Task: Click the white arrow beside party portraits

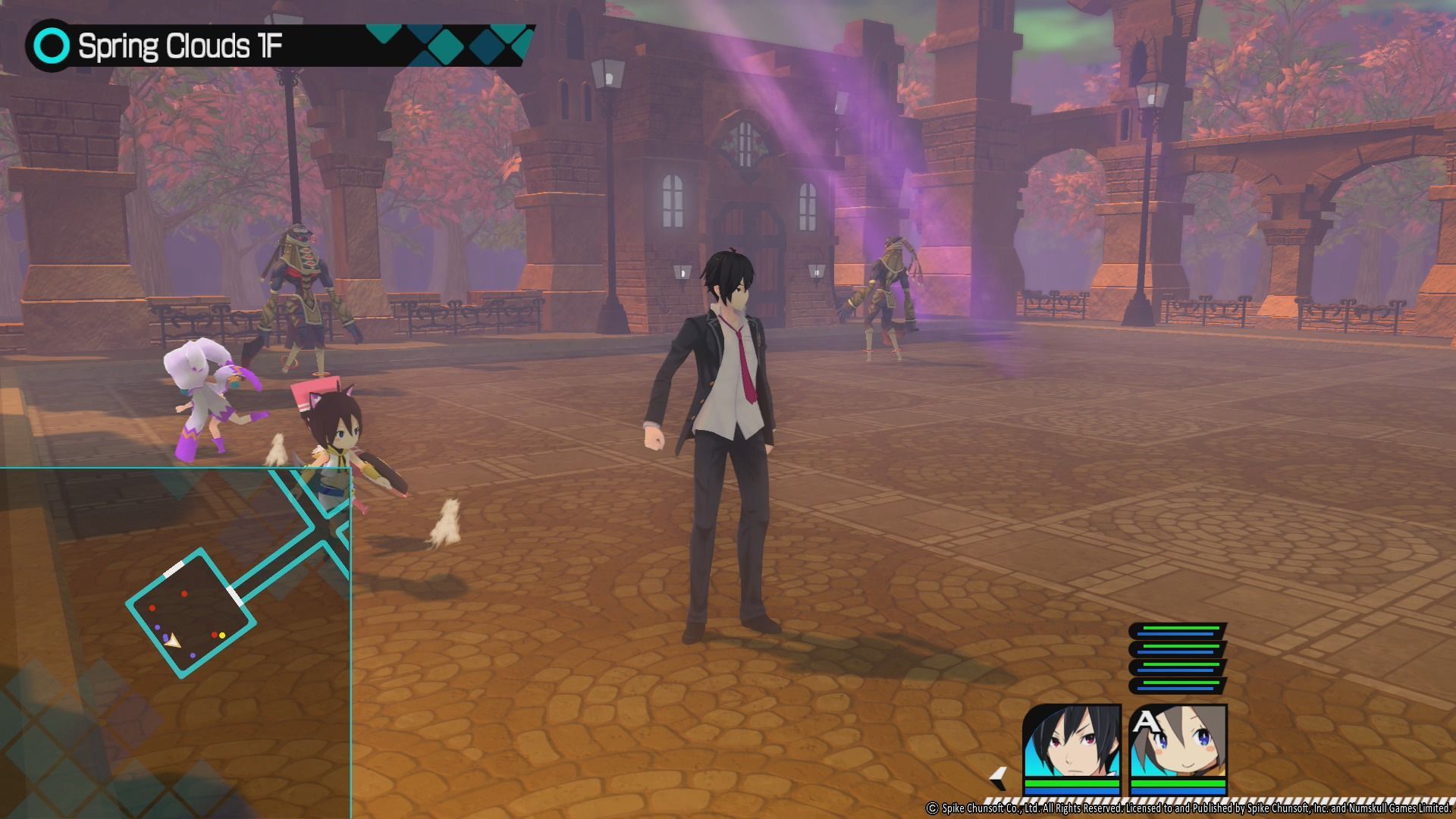Action: (999, 778)
